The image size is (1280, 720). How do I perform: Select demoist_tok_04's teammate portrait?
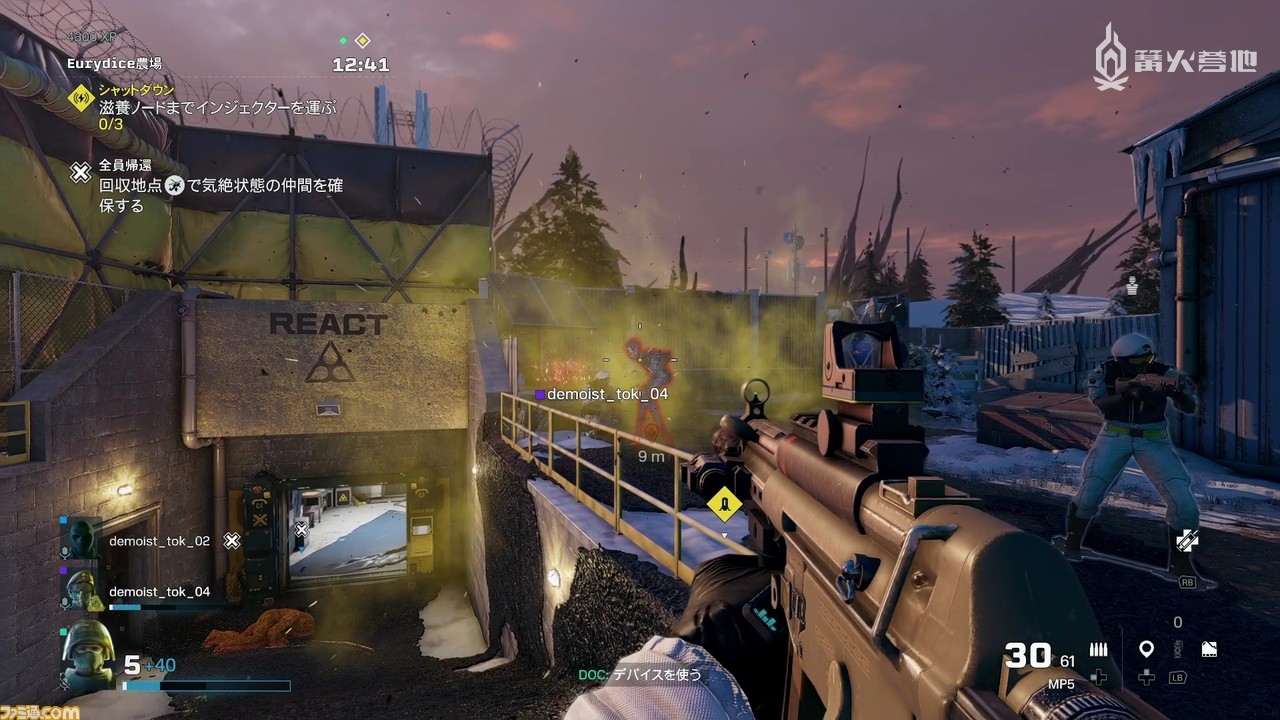tap(81, 590)
